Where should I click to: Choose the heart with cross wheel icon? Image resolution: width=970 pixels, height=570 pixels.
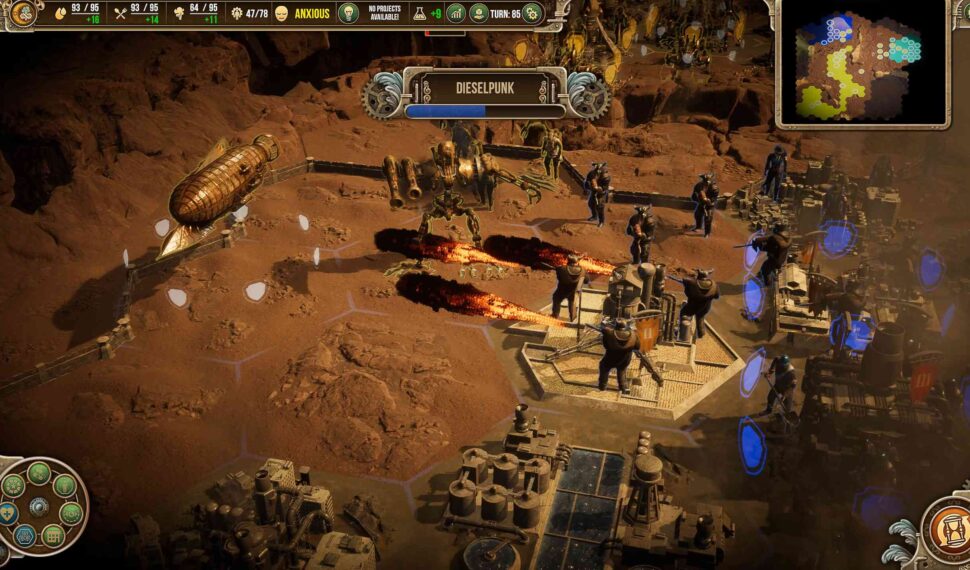pos(7,513)
